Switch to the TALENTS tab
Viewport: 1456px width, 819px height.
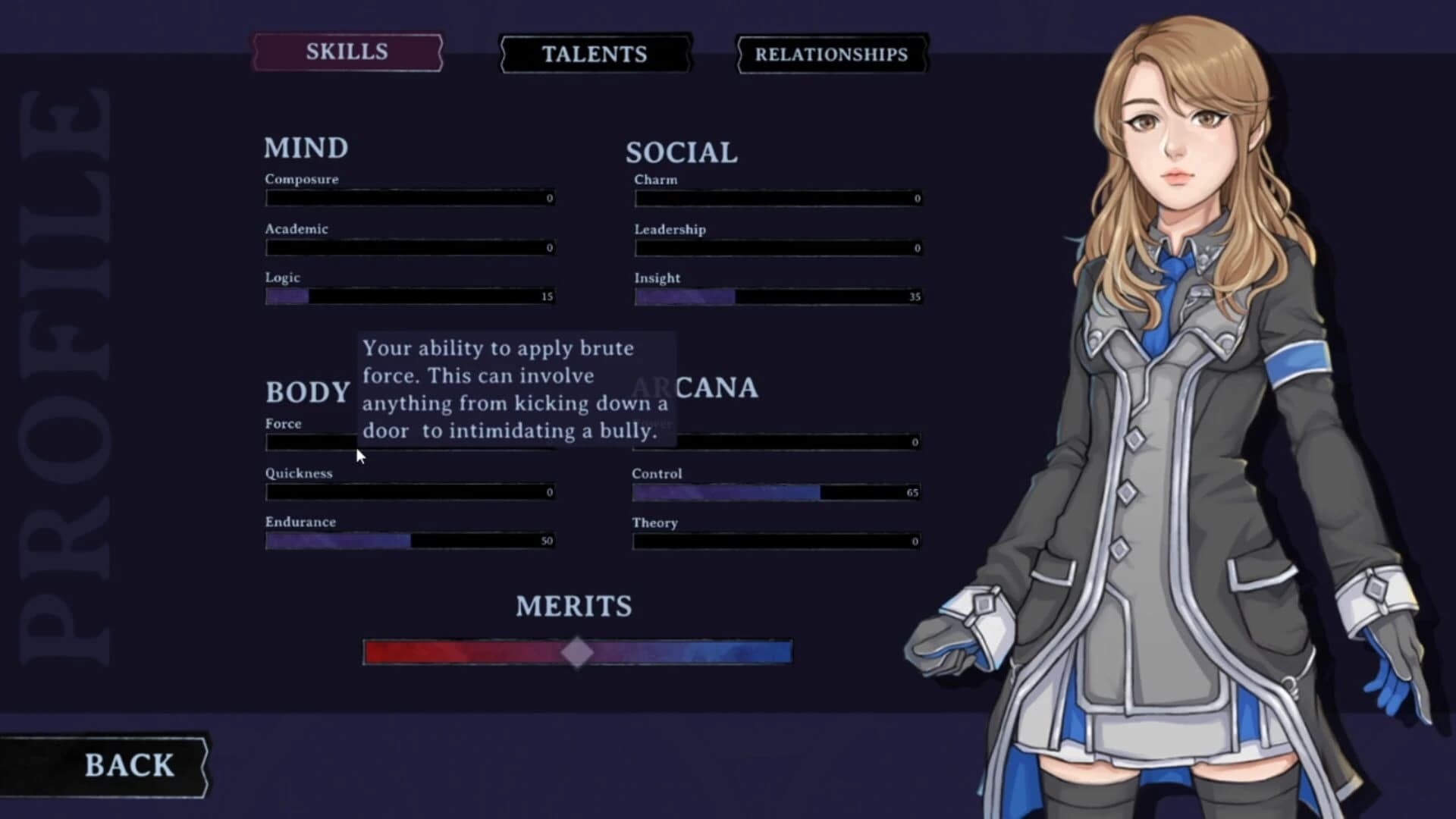pos(595,54)
